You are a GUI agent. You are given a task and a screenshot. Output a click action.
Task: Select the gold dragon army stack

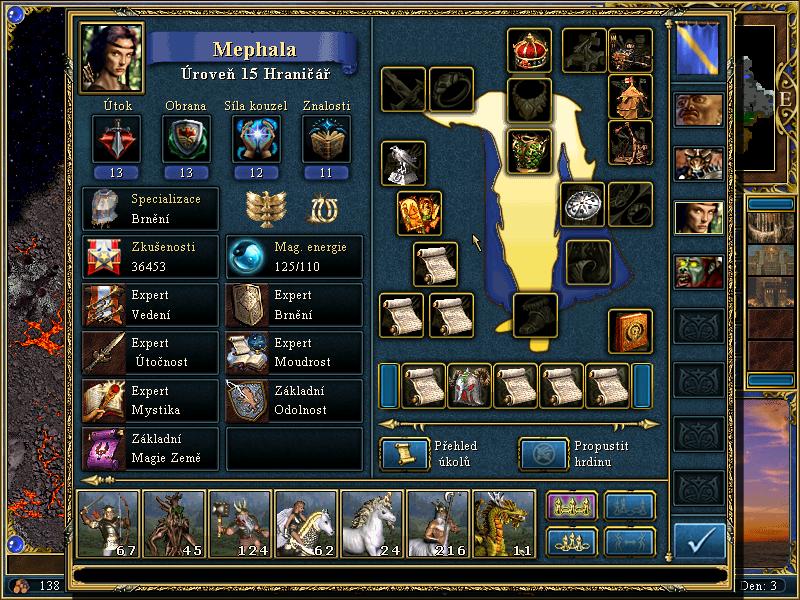point(503,523)
